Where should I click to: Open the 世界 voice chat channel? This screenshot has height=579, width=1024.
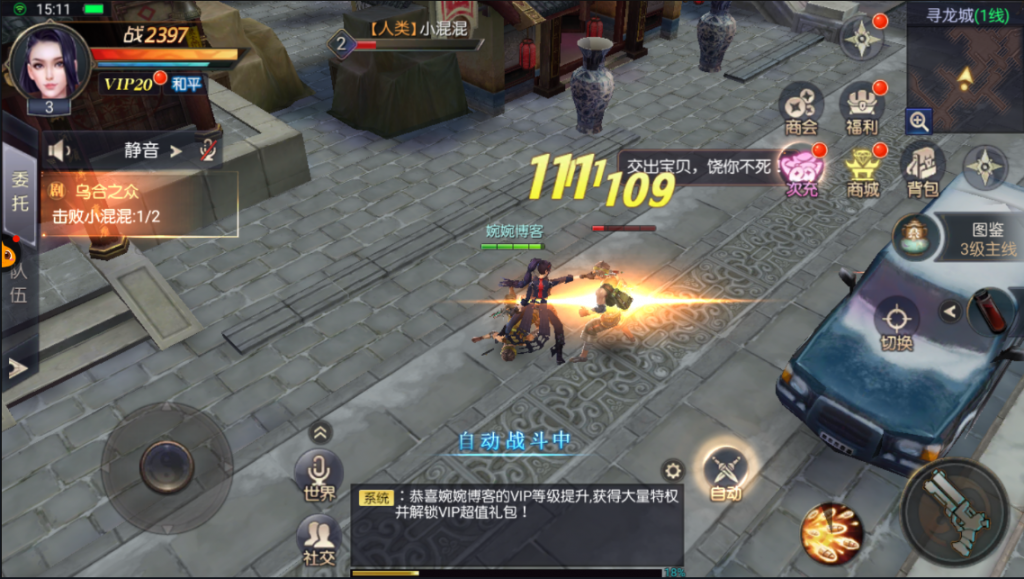tap(319, 475)
